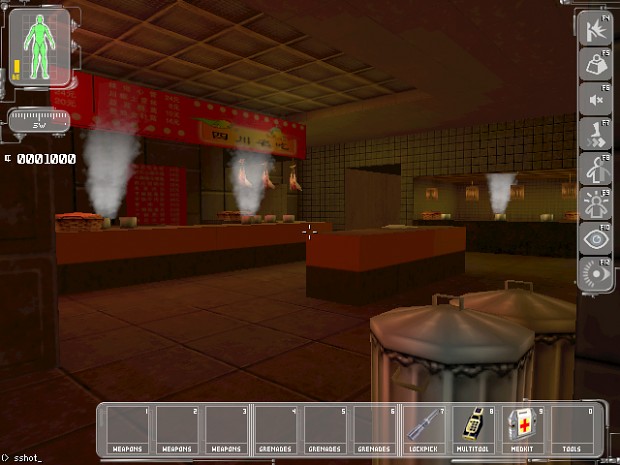
Task: Toggle the radiating figure augmentation icon
Action: [x=596, y=202]
